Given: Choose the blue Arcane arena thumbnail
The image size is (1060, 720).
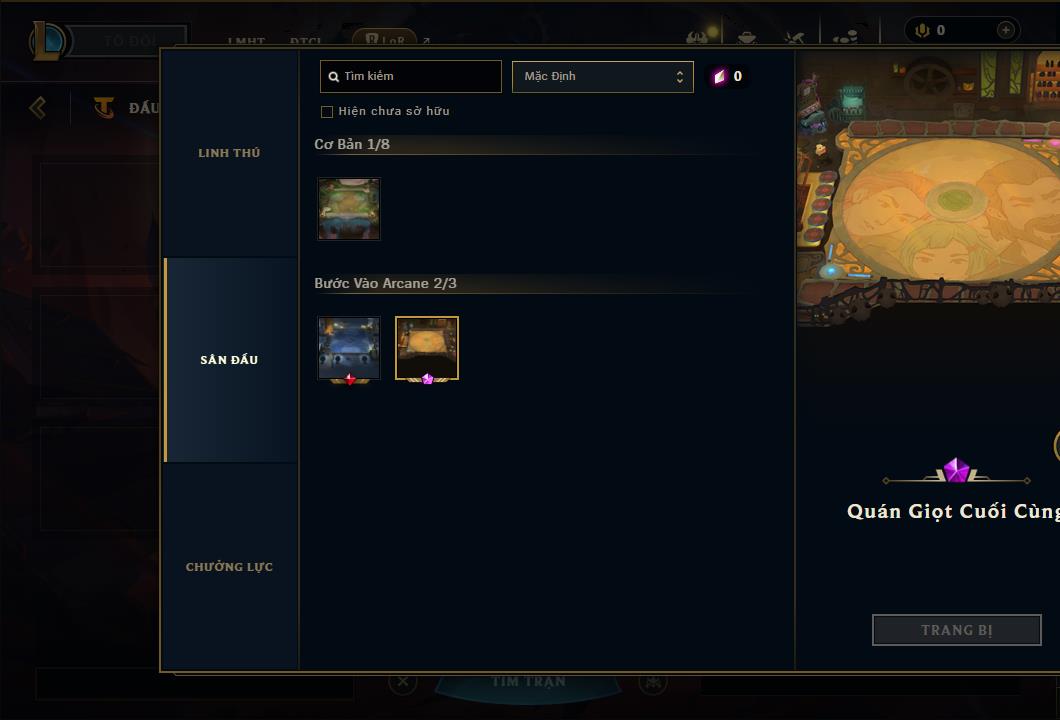Looking at the screenshot, I should pyautogui.click(x=349, y=348).
